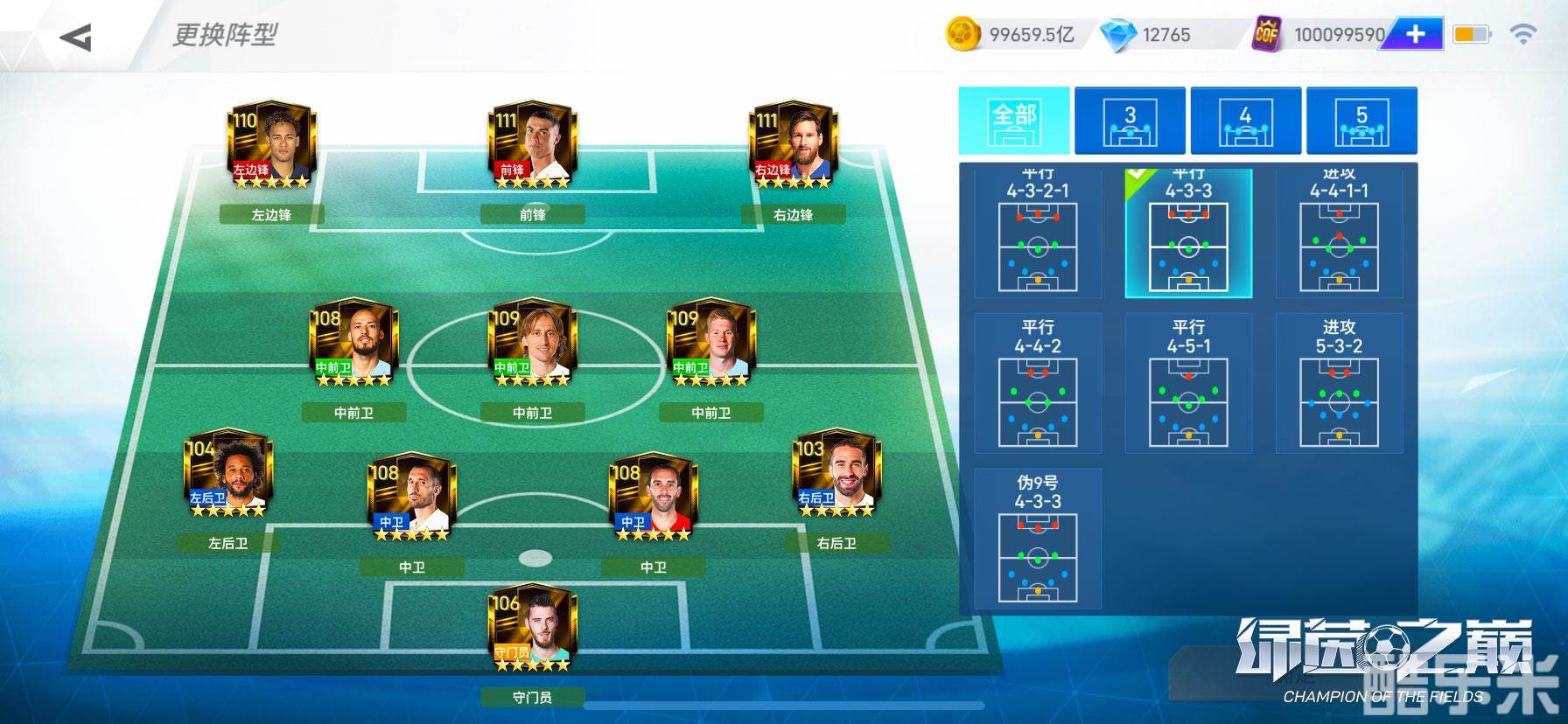Switch to the 全部 formations tab

1014,121
